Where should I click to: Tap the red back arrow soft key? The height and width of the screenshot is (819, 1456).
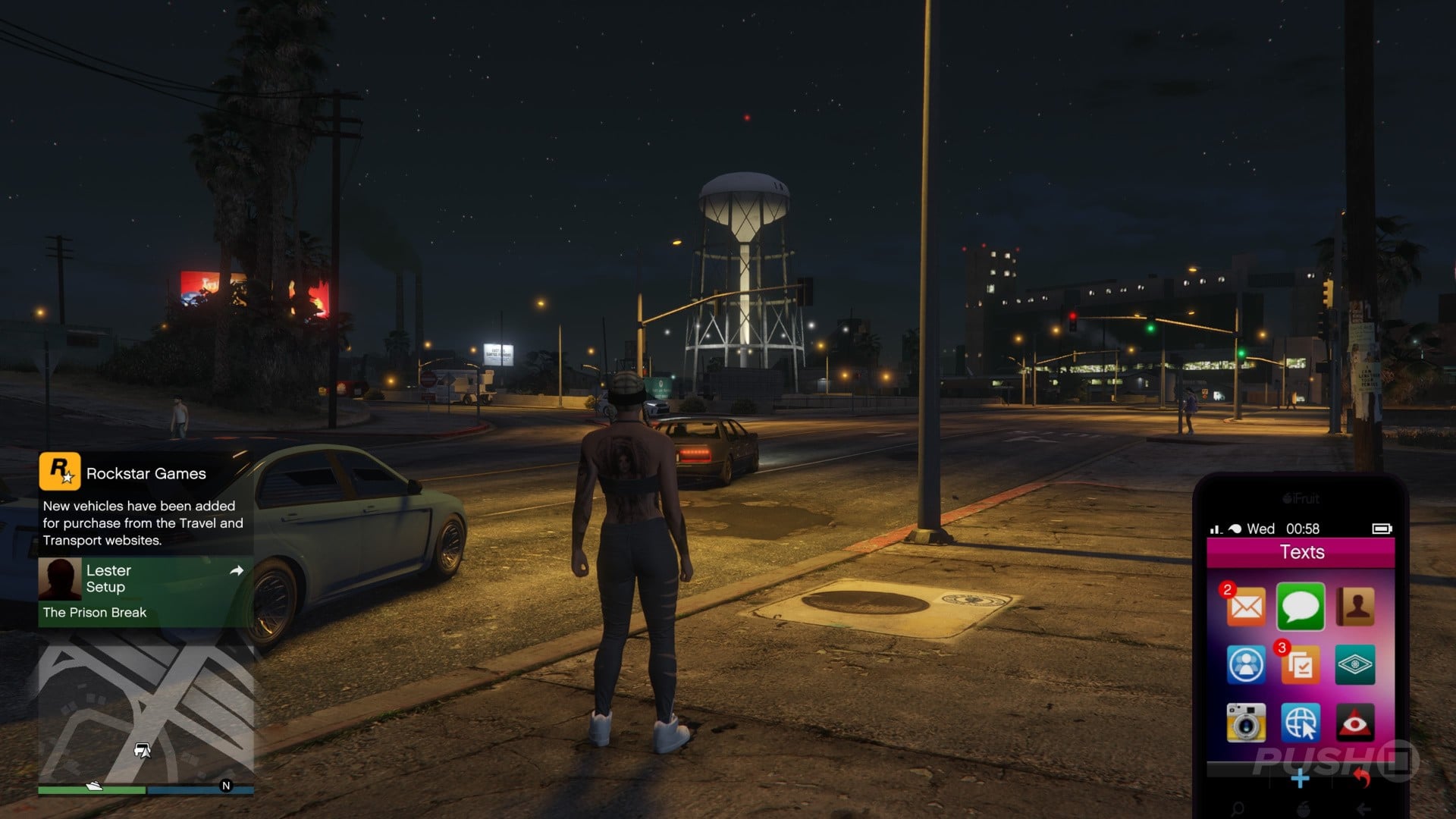(x=1362, y=778)
